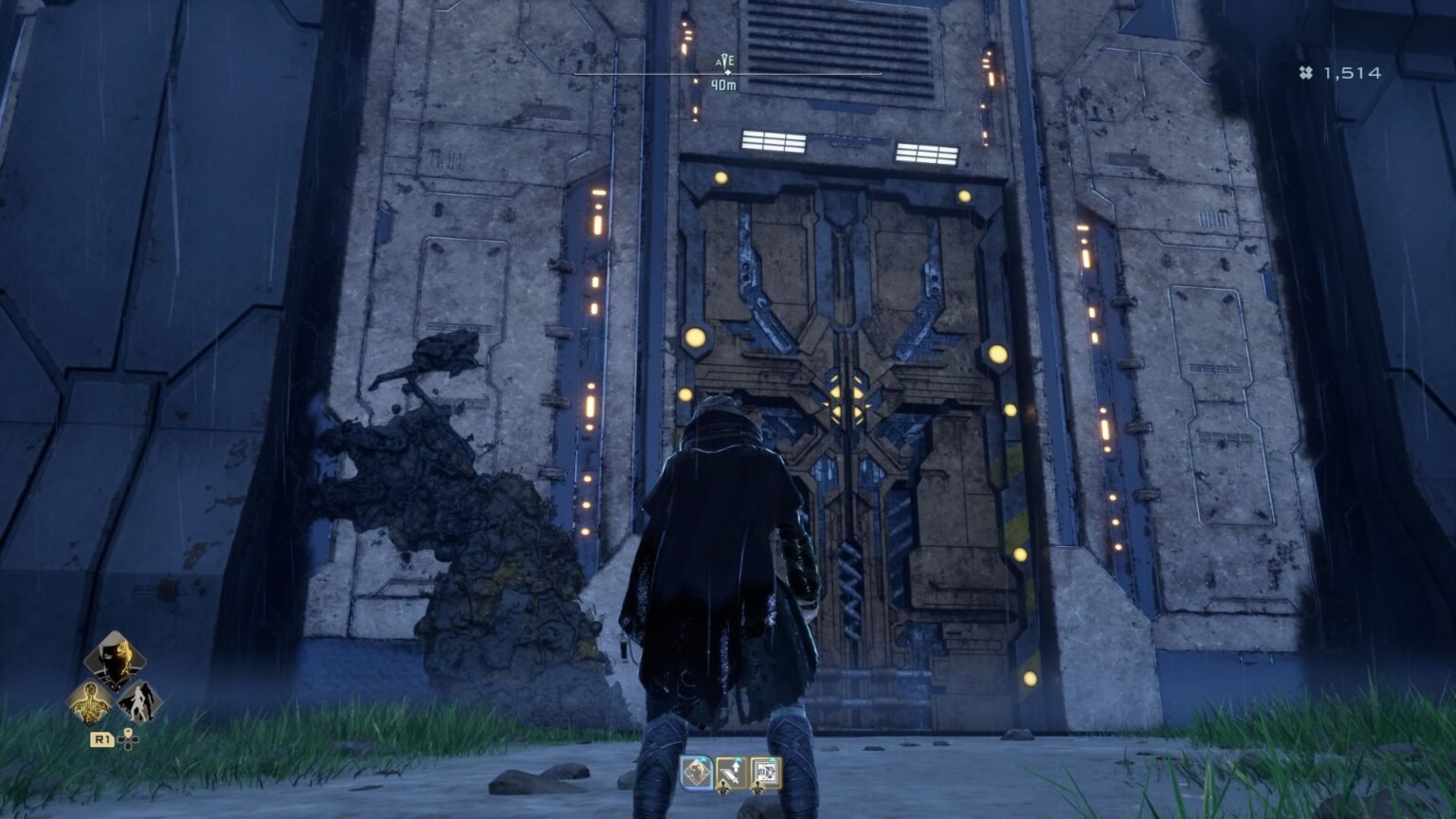Open the blue-highlighted quick slot item

tap(697, 772)
